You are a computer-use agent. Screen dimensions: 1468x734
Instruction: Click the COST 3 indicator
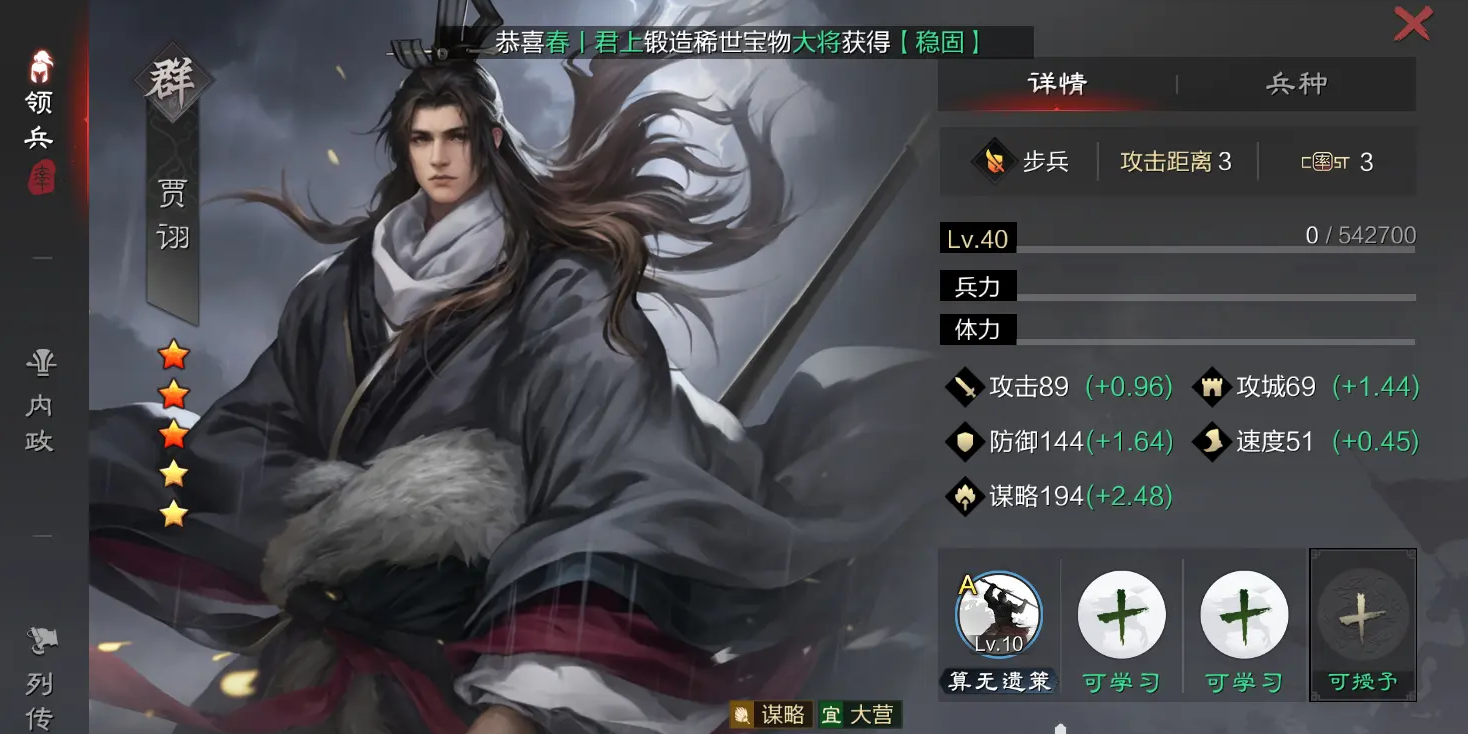[1338, 161]
